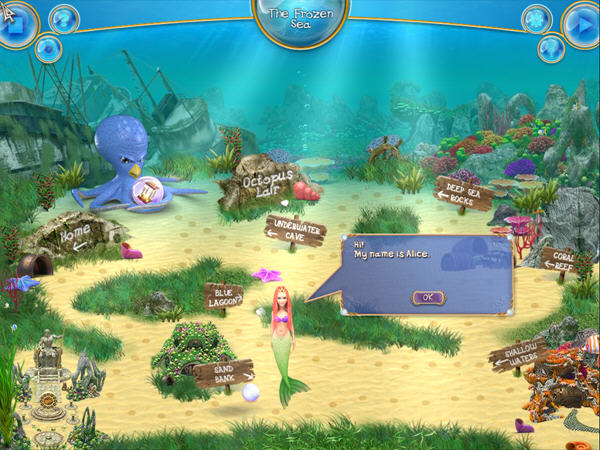Select the Sand Bank signpost
Image resolution: width=600 pixels, height=450 pixels.
point(220,373)
